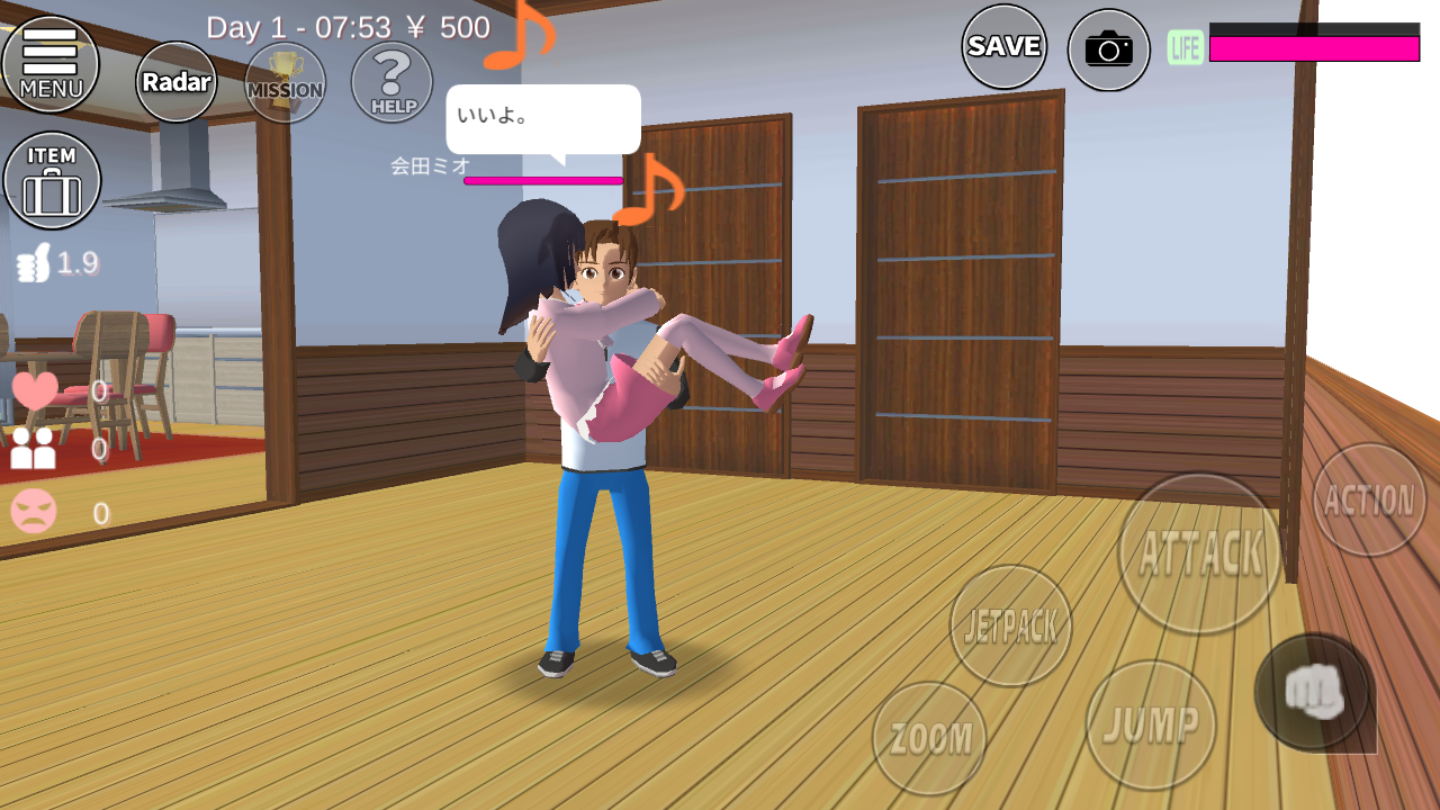Viewport: 1440px width, 810px height.
Task: Show the HELP question mark screen
Action: [392, 82]
